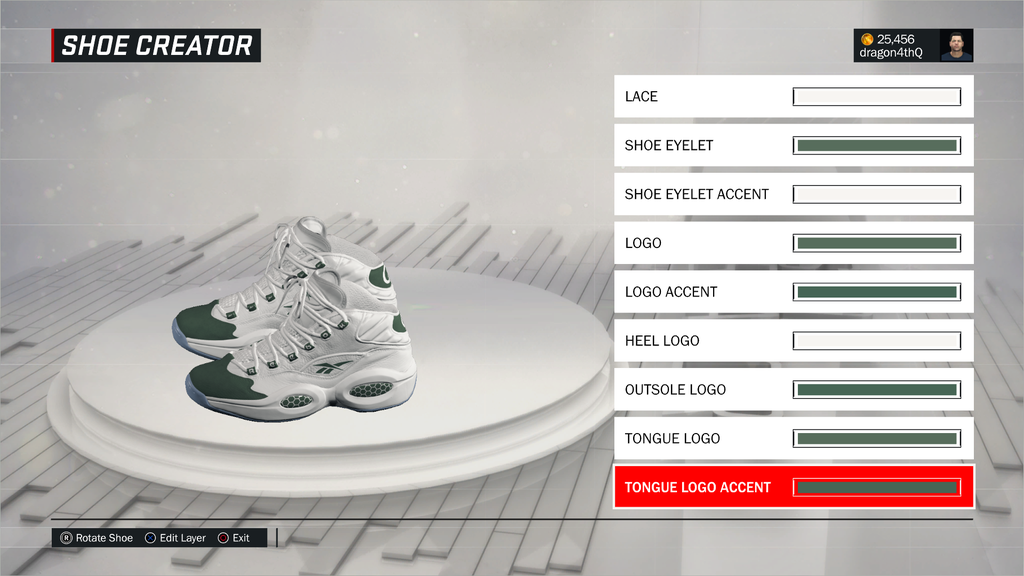Open the dragon4thQ player profile avatar
Image resolution: width=1024 pixels, height=576 pixels.
pyautogui.click(x=956, y=45)
